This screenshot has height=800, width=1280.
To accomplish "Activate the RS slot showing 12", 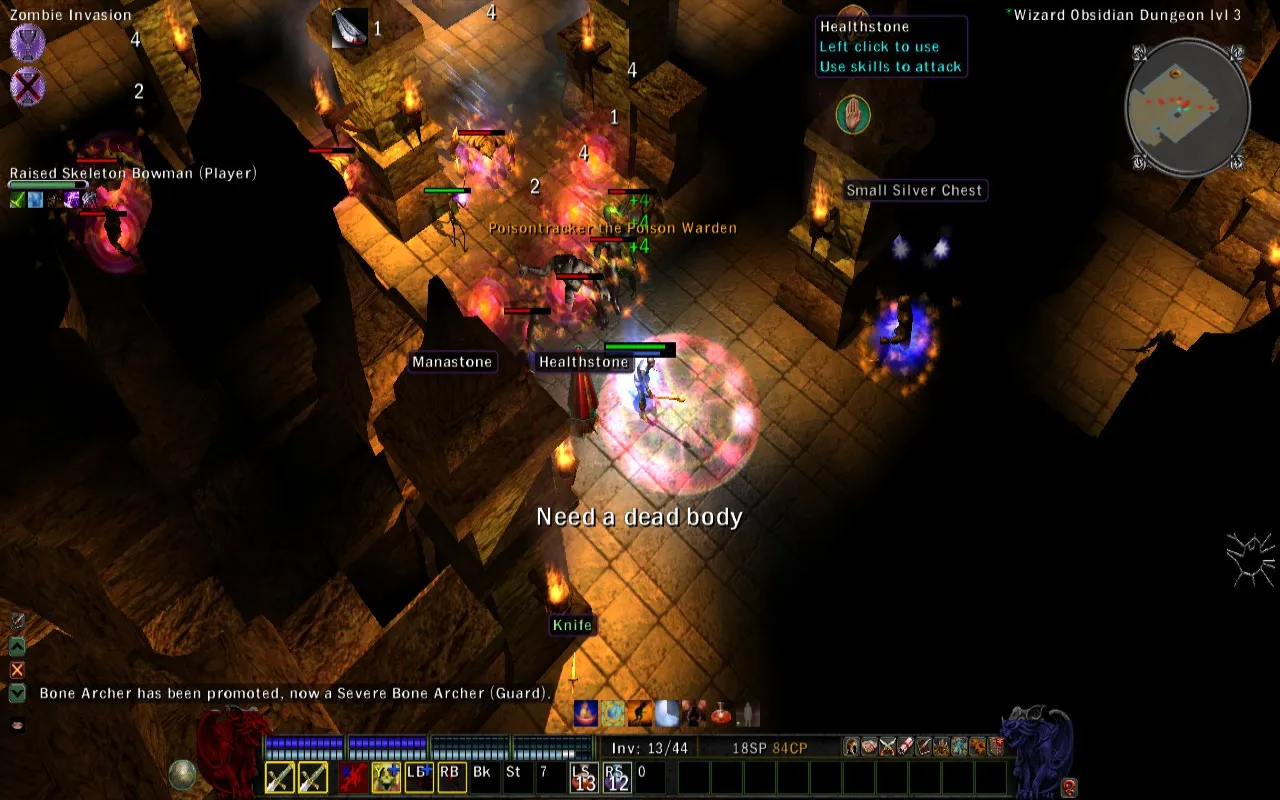I will pos(617,777).
